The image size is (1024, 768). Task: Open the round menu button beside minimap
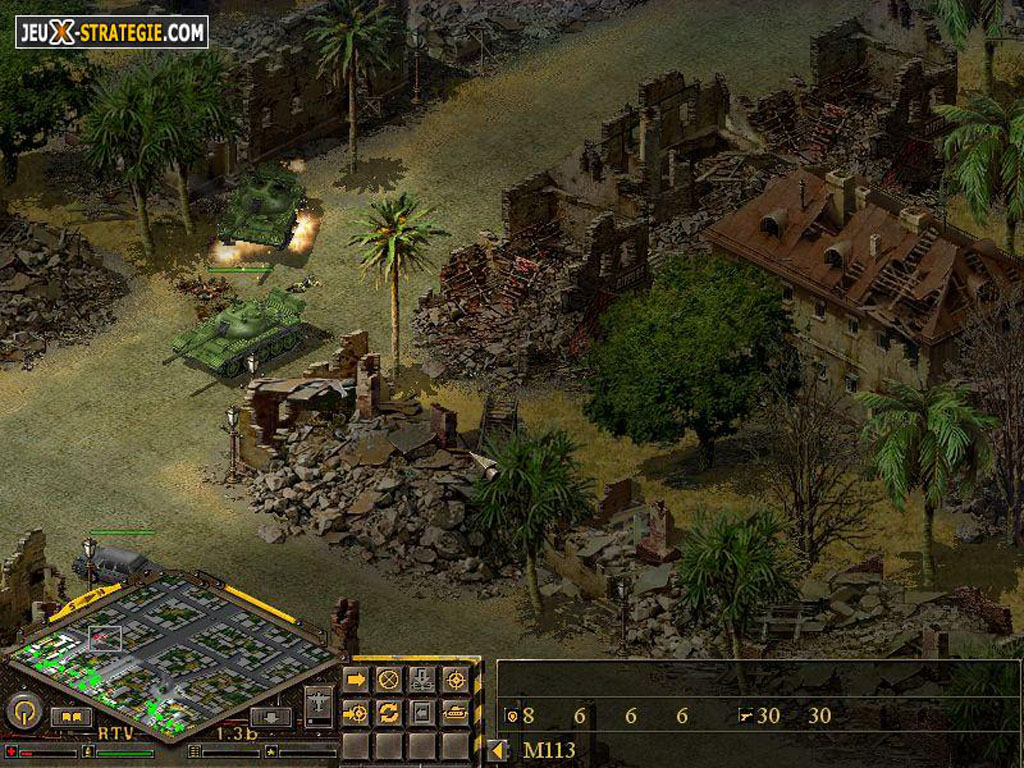23,711
